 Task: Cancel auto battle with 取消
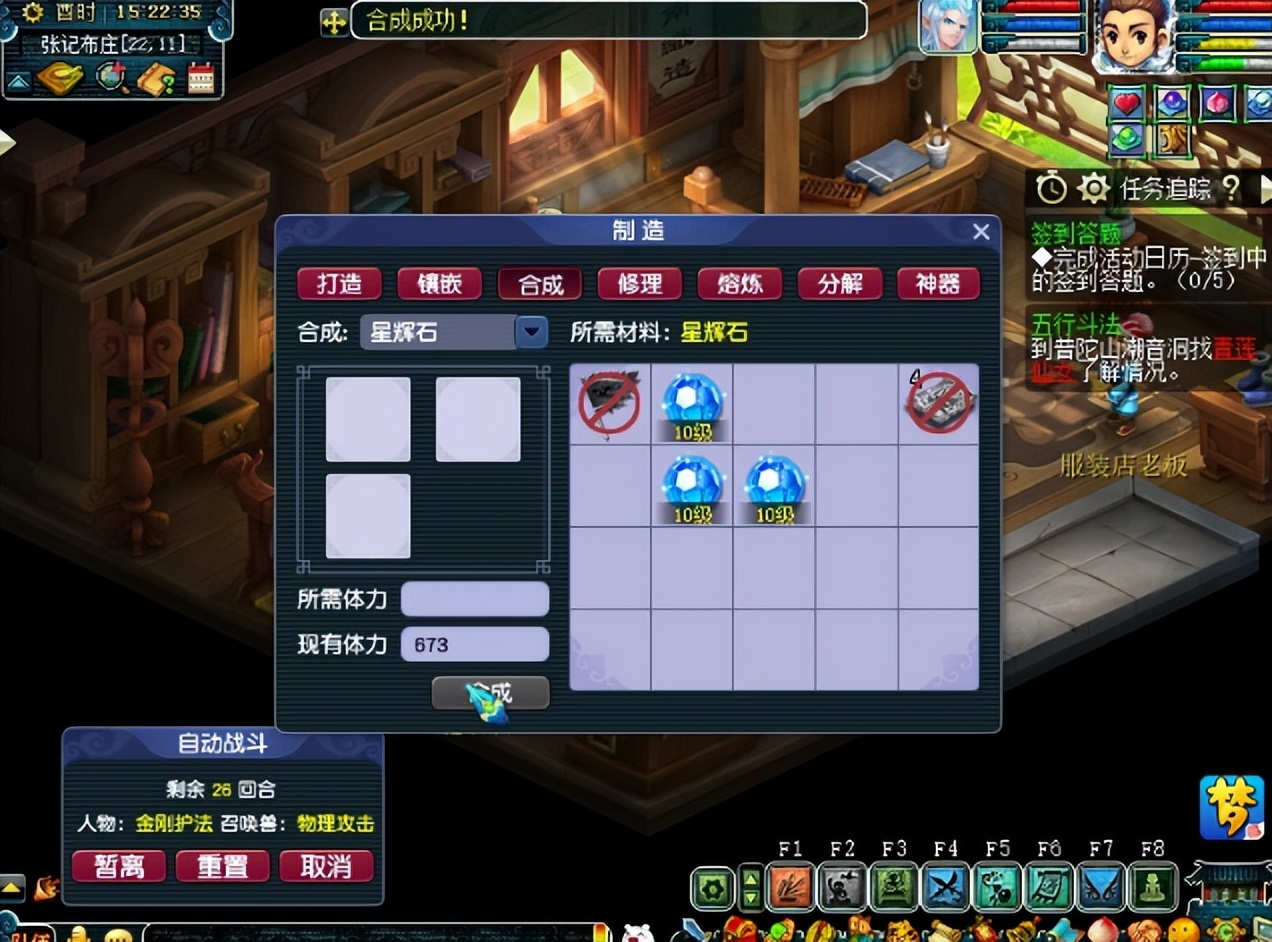[x=326, y=865]
